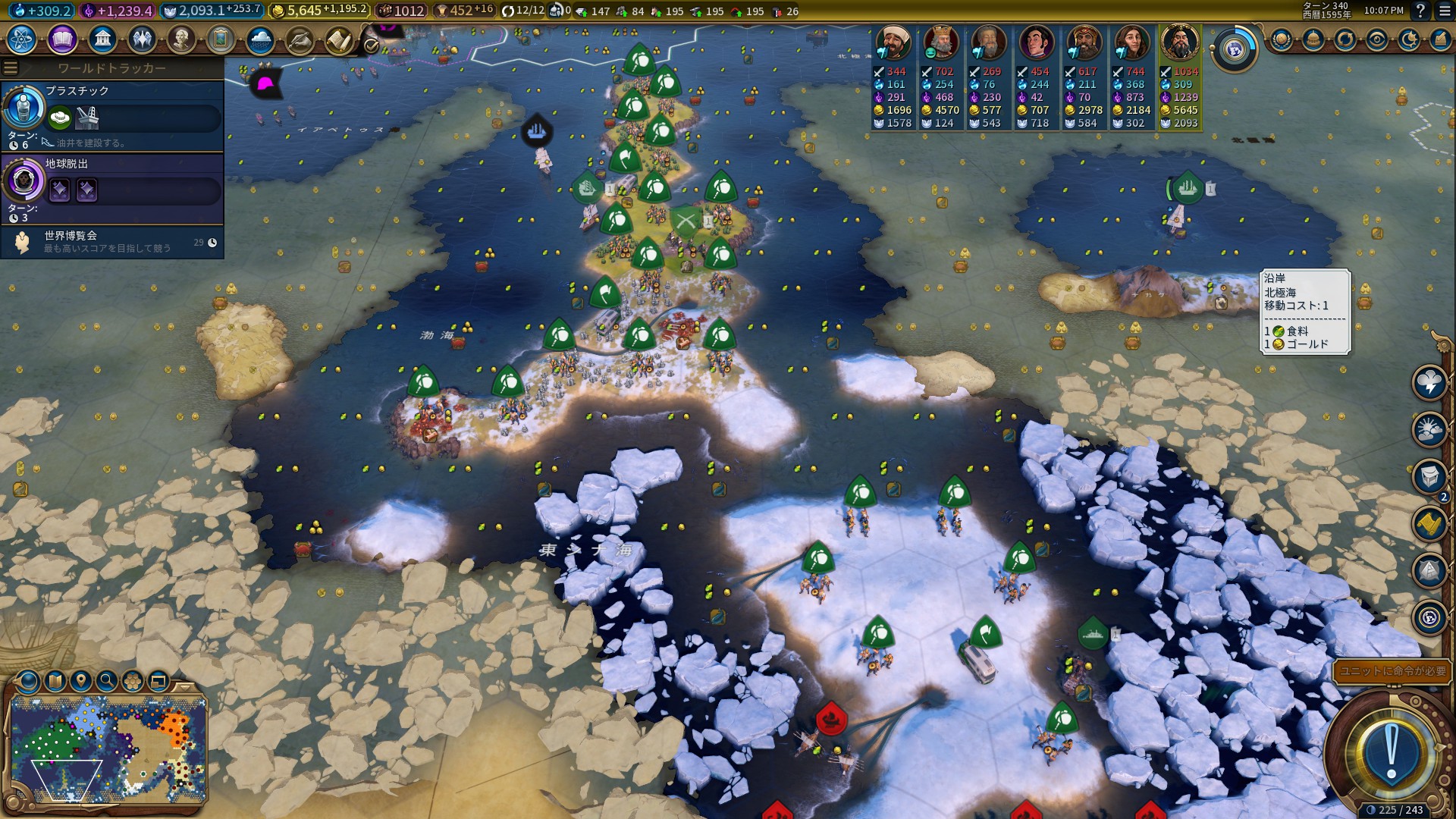Image resolution: width=1456 pixels, height=819 pixels.
Task: Toggle the minimap hex grid
Action: 133,680
